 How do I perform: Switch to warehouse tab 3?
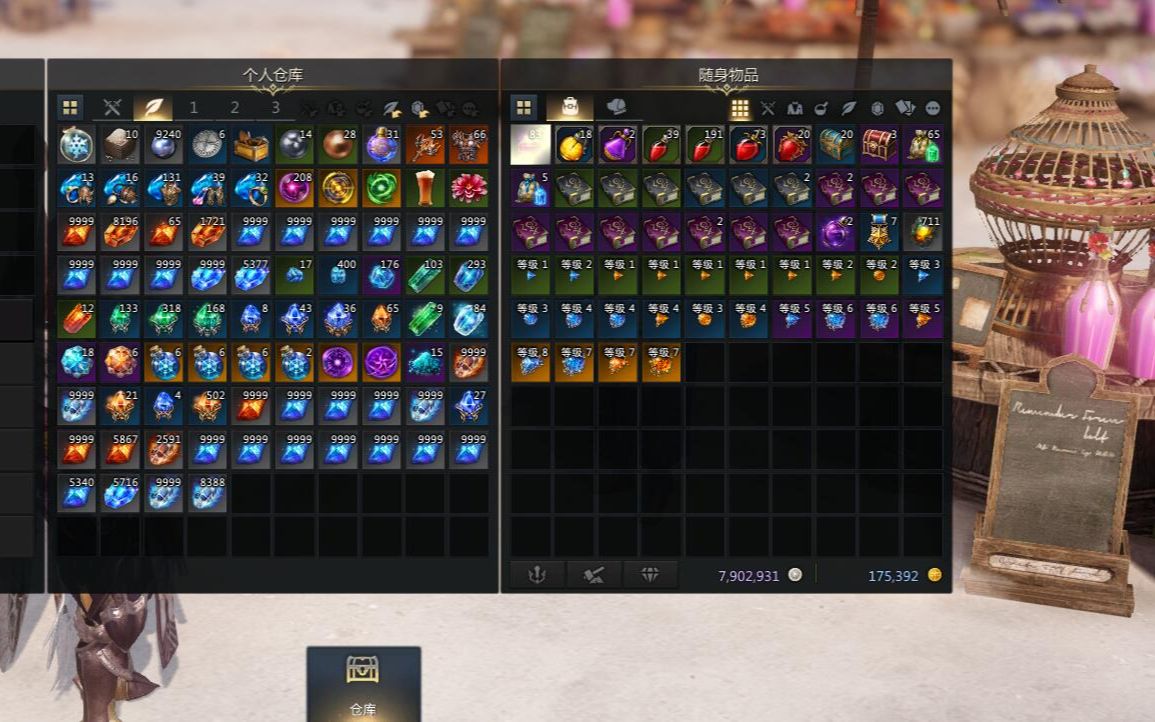(275, 108)
